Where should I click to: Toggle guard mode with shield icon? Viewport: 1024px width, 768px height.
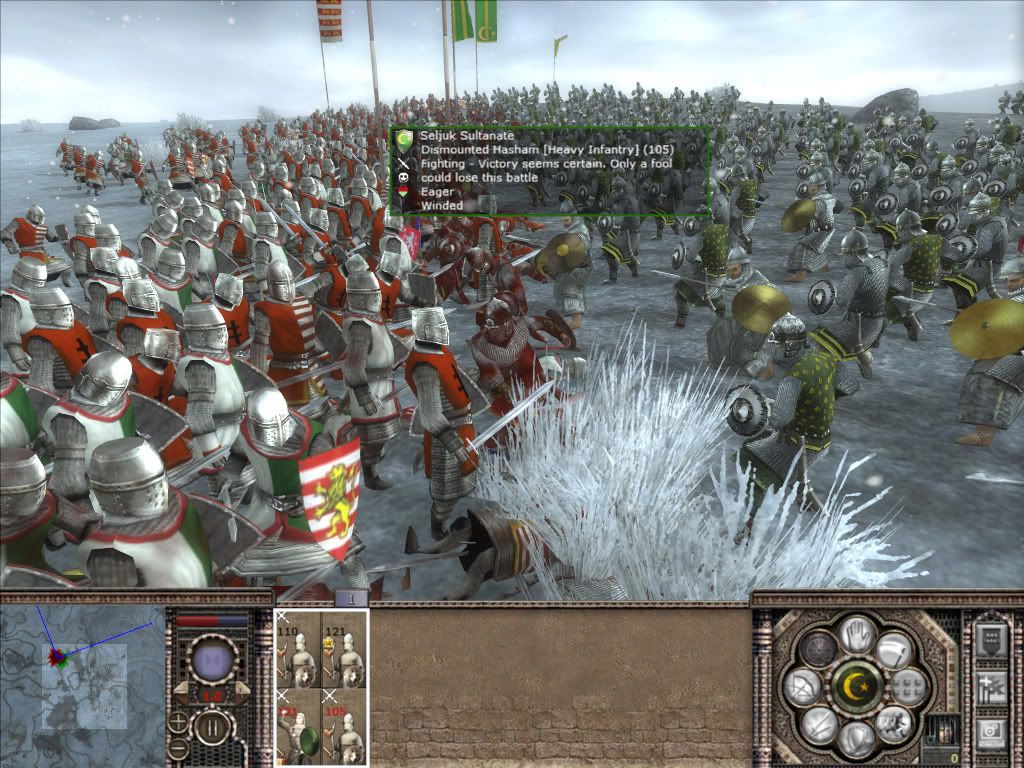857,740
